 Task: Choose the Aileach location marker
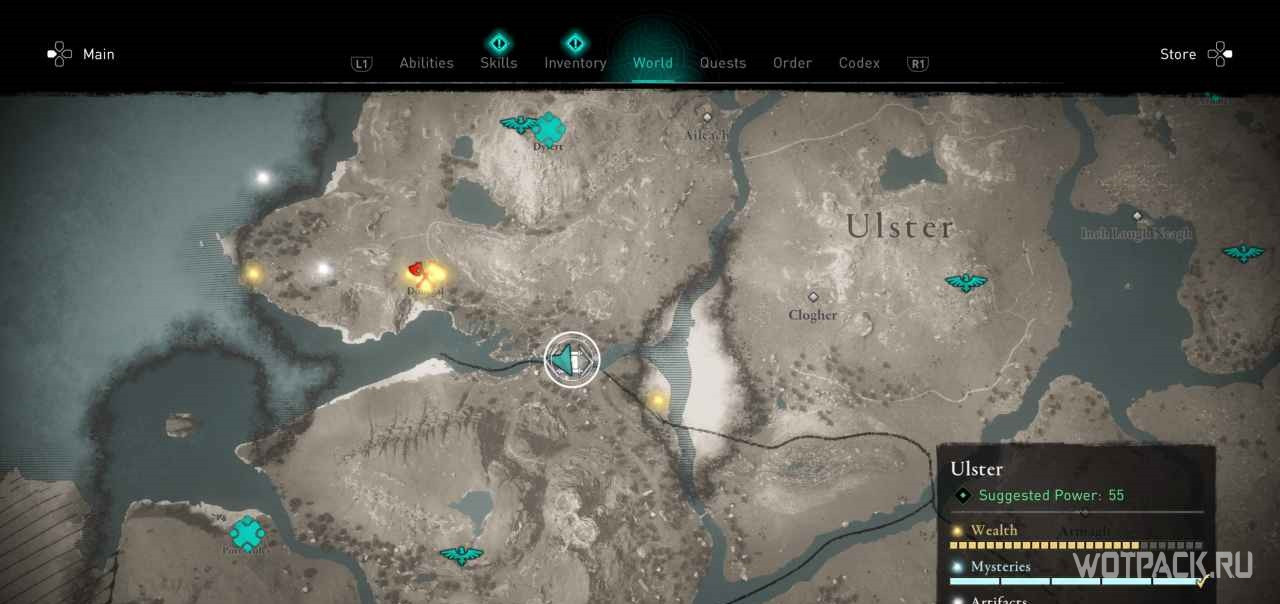tap(707, 117)
